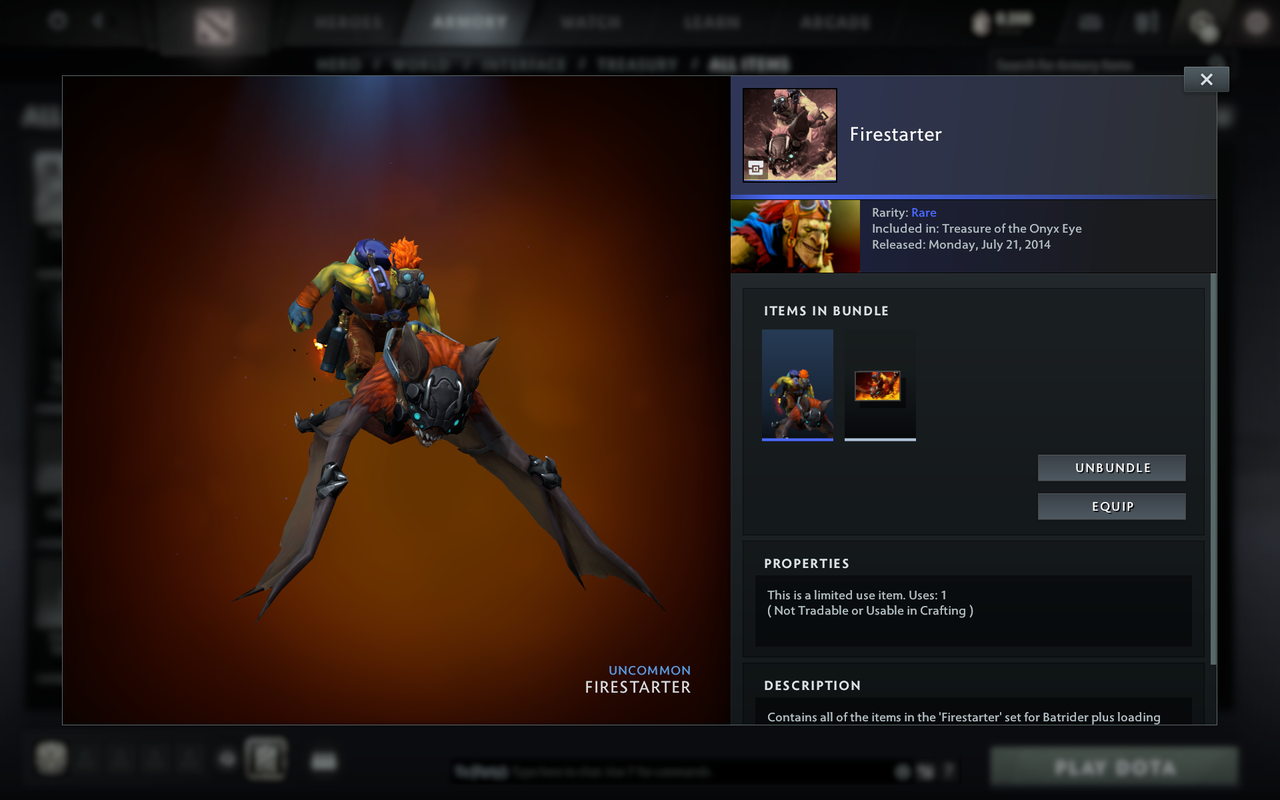Switch to the WATCH section
The width and height of the screenshot is (1280, 800).
click(x=590, y=20)
